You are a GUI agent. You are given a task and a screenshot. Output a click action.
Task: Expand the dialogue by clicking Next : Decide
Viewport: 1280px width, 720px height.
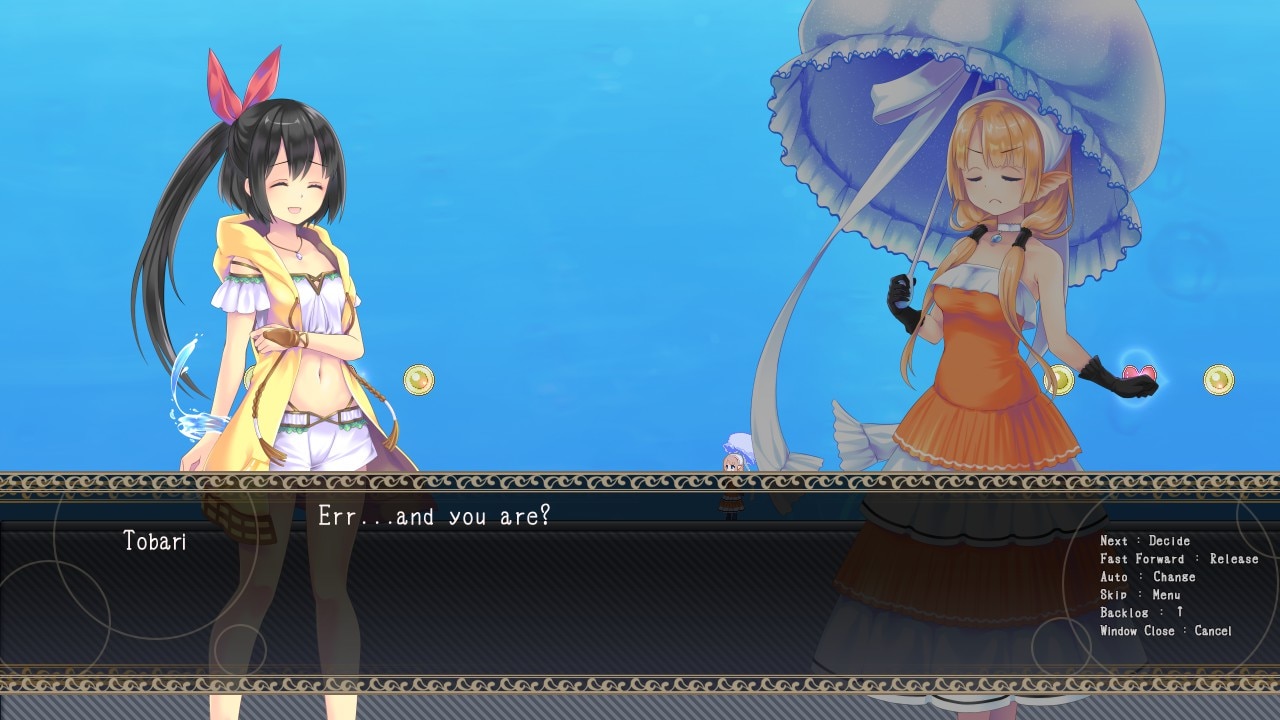click(1145, 540)
